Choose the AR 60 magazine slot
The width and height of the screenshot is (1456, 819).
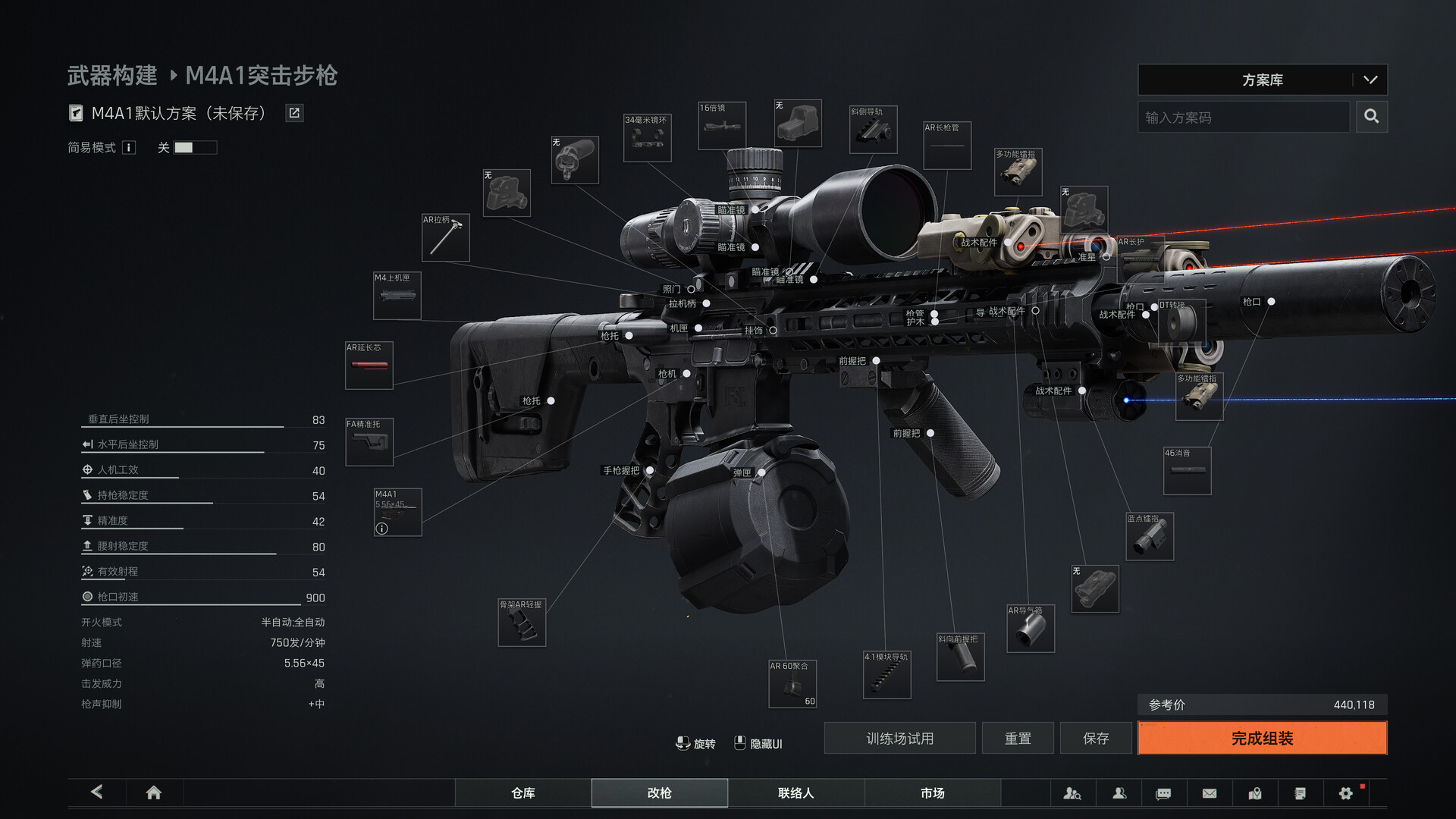point(792,684)
